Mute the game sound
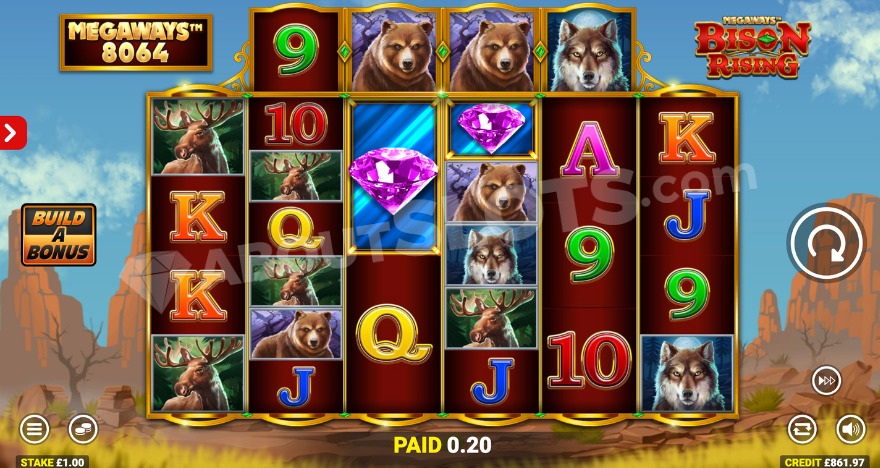Screen dimensions: 880x468 (x=851, y=429)
